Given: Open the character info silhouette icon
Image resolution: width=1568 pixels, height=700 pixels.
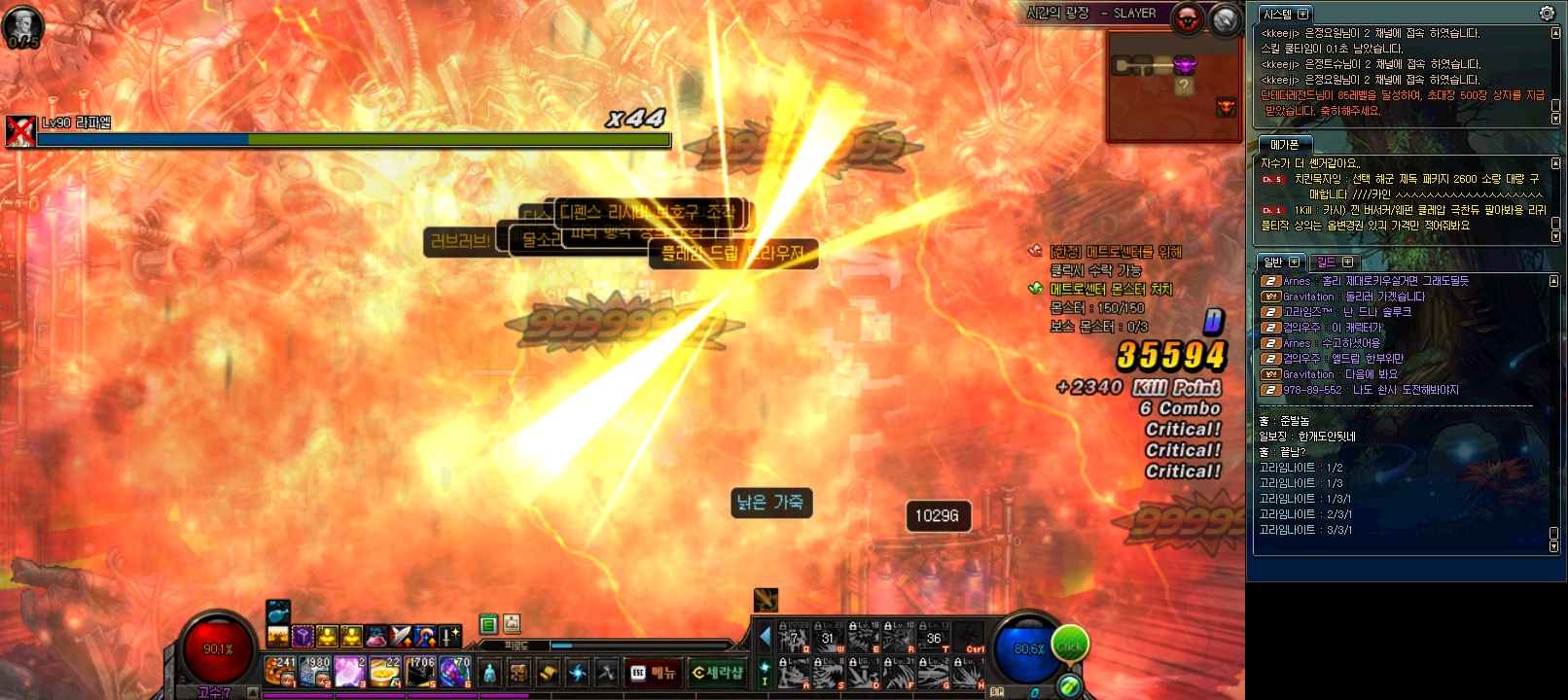Looking at the screenshot, I should coord(489,673).
